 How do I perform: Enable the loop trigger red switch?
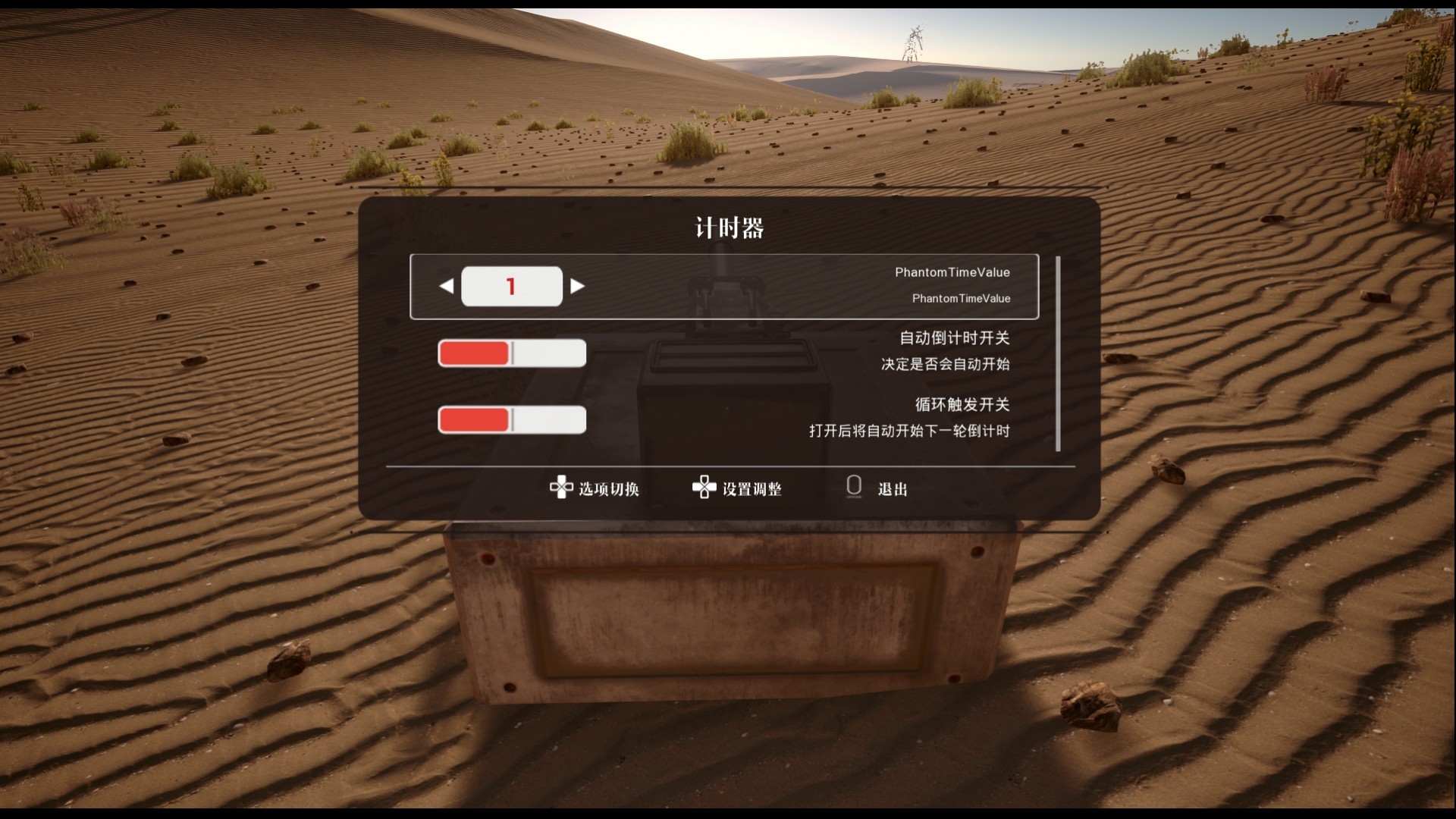(512, 420)
